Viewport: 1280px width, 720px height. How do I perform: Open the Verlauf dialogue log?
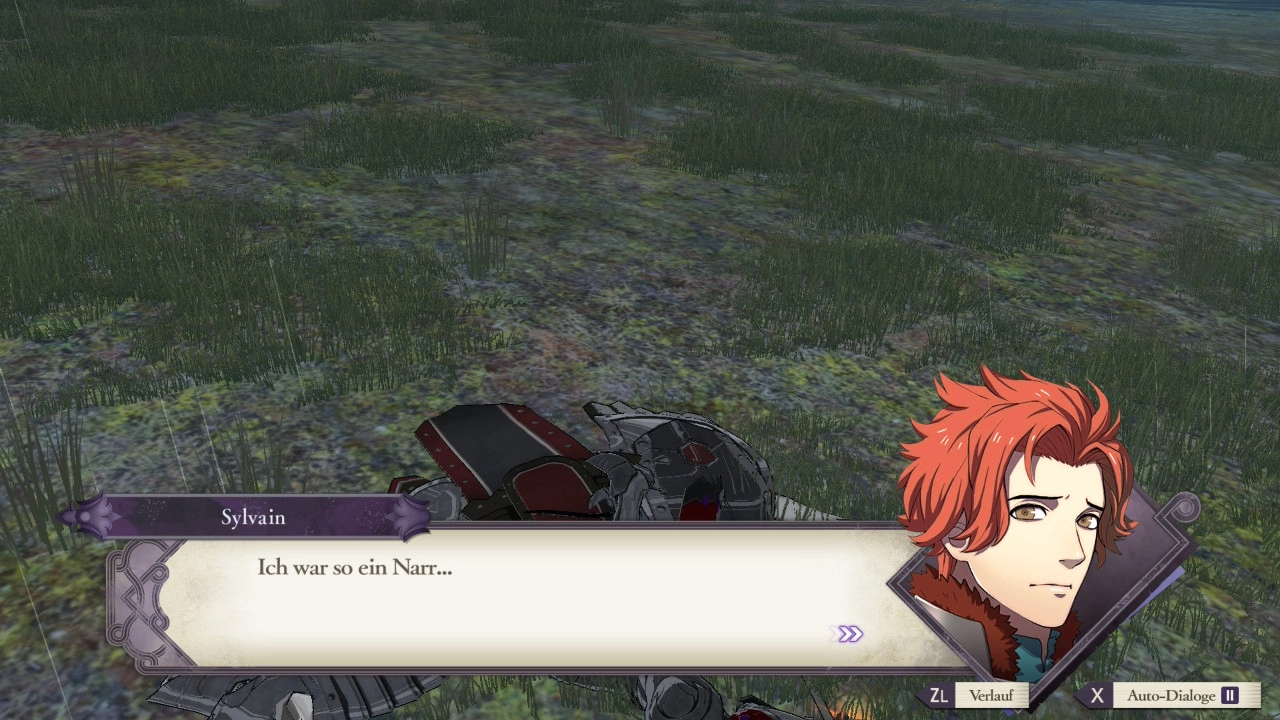(990, 695)
